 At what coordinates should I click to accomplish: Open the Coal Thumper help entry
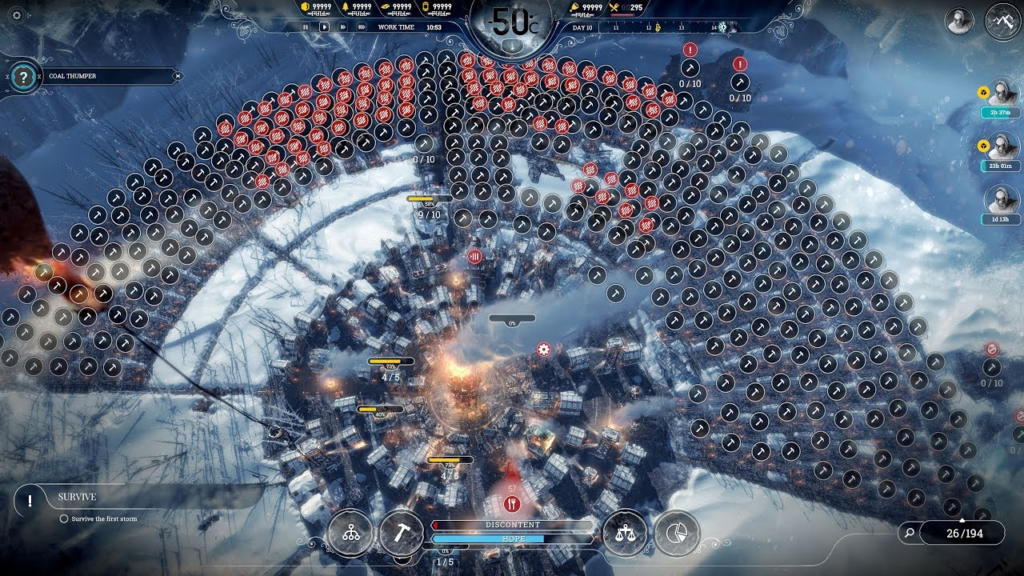tap(26, 76)
